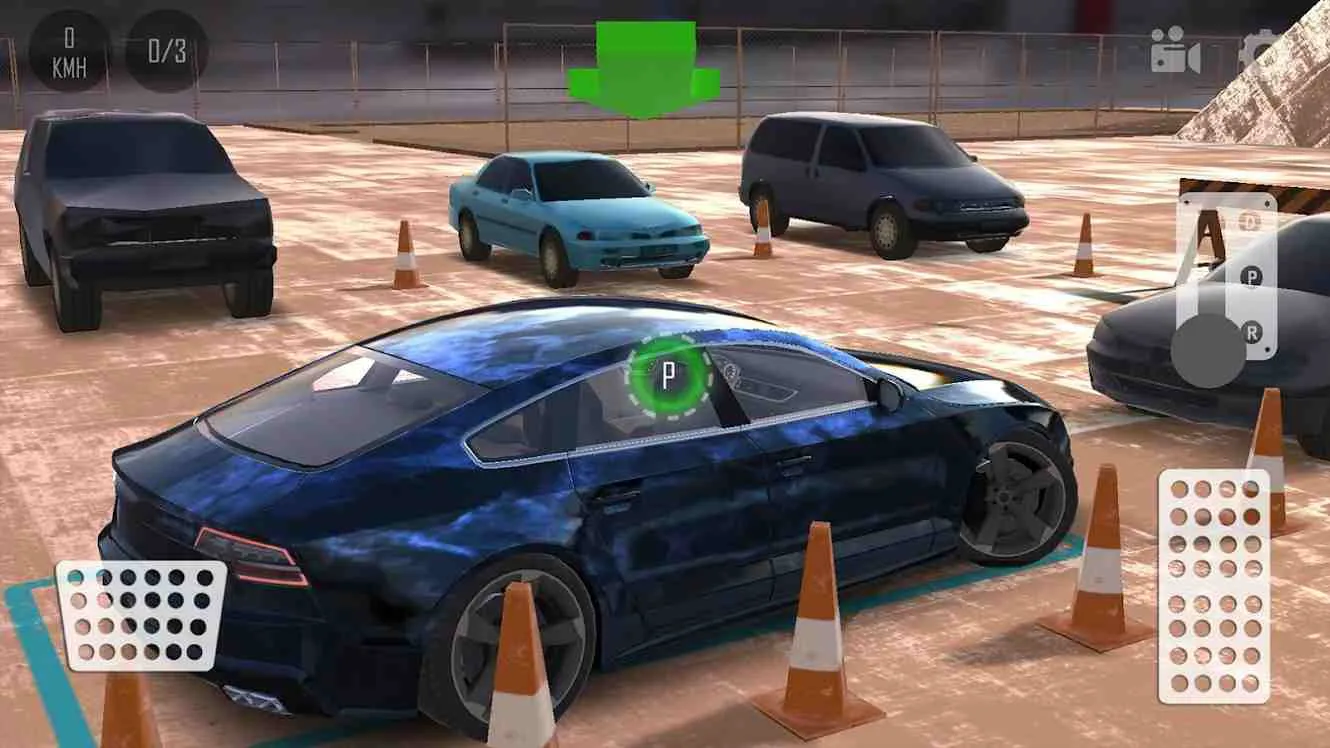The height and width of the screenshot is (748, 1330).
Task: Tap the KMH speed display to reset view
Action: tap(68, 50)
